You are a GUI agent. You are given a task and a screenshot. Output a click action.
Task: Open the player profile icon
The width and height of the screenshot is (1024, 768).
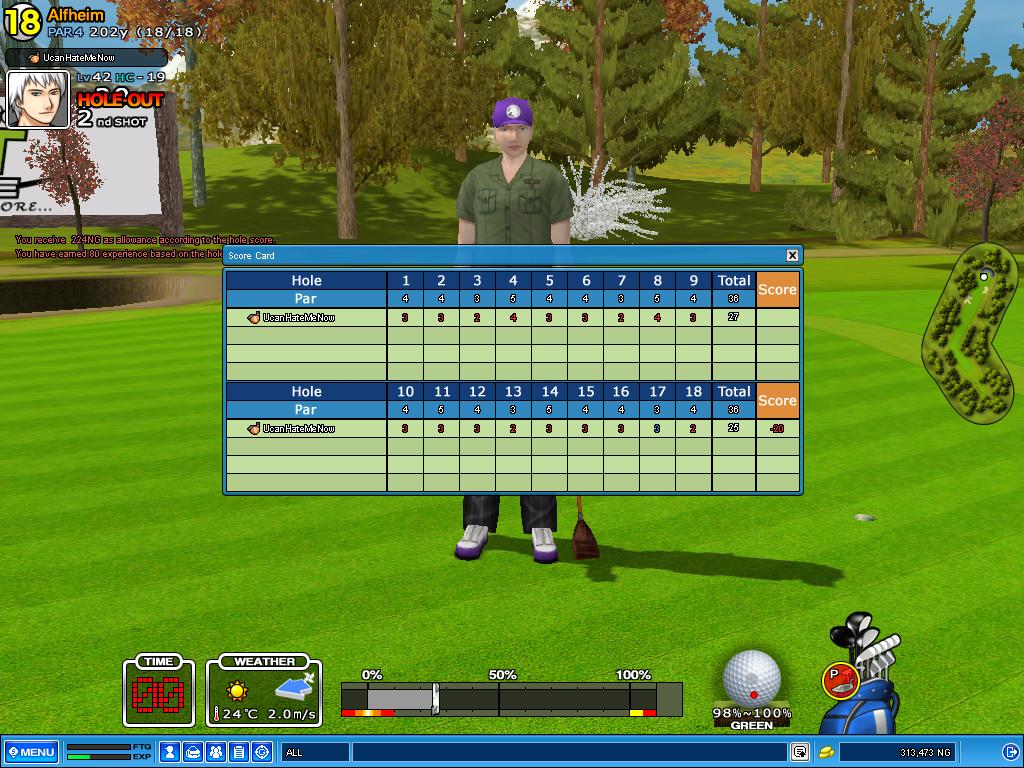tap(170, 752)
